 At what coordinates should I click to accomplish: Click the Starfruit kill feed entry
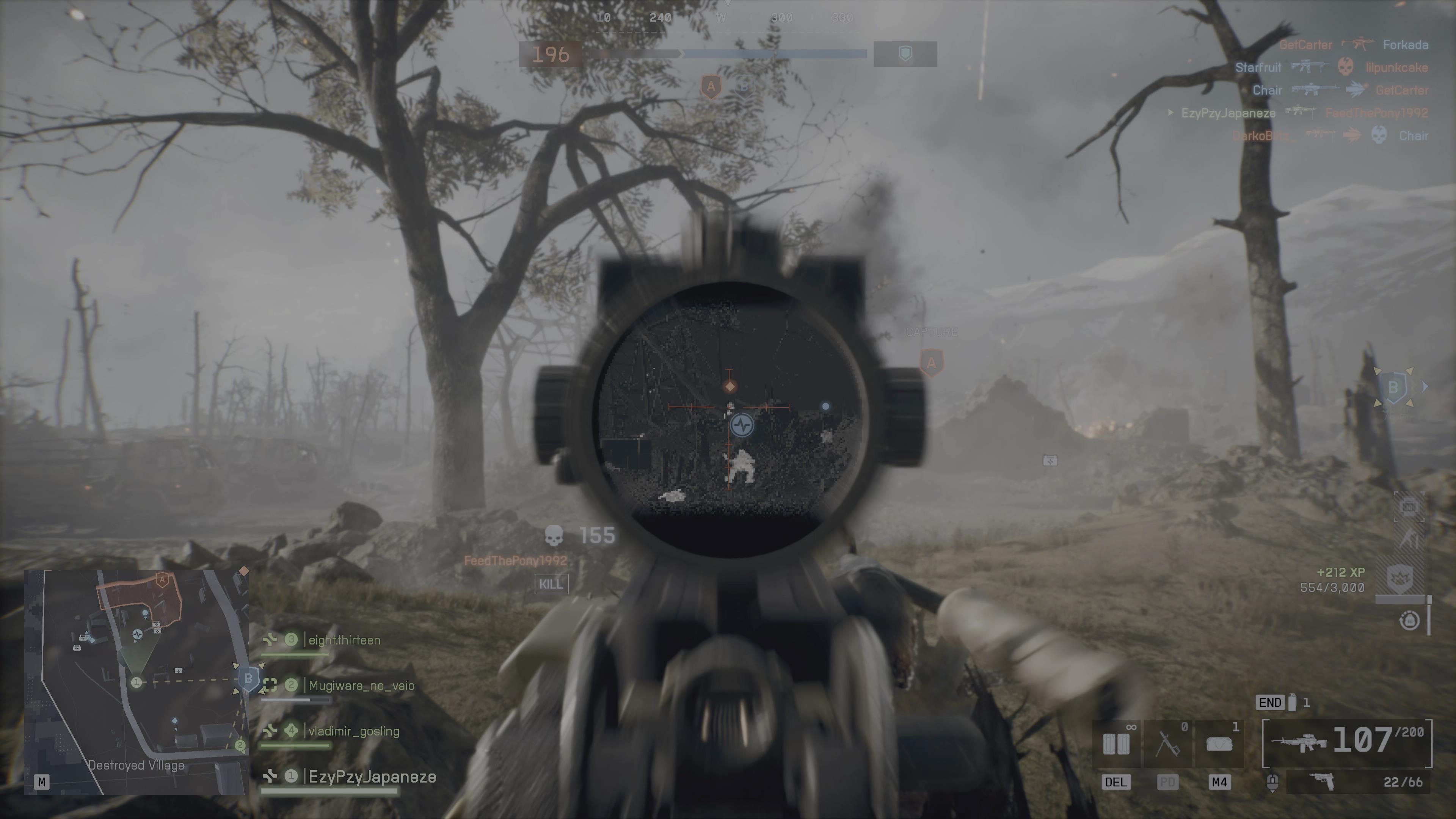click(1258, 67)
